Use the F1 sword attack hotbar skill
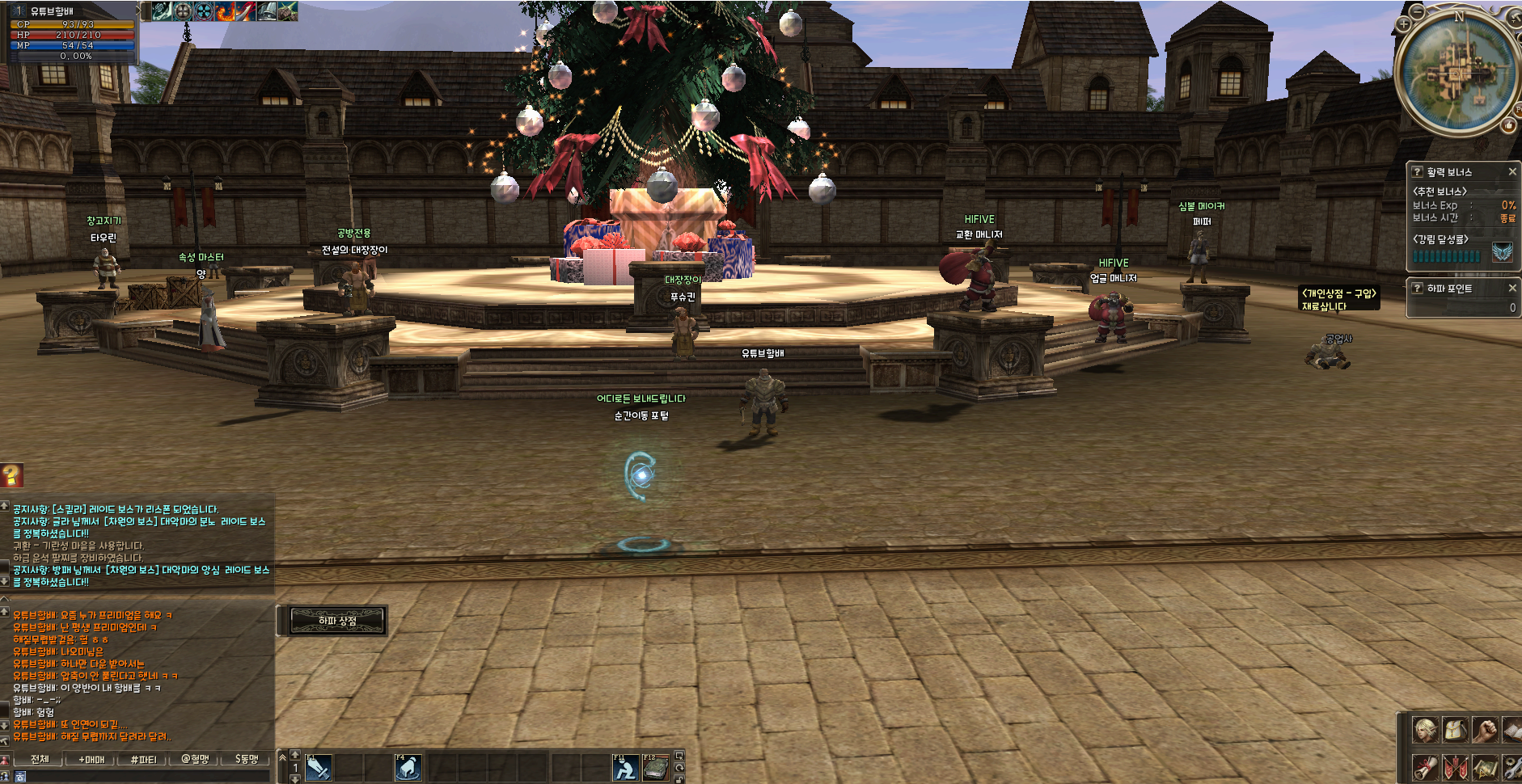Image resolution: width=1522 pixels, height=784 pixels. click(x=317, y=767)
